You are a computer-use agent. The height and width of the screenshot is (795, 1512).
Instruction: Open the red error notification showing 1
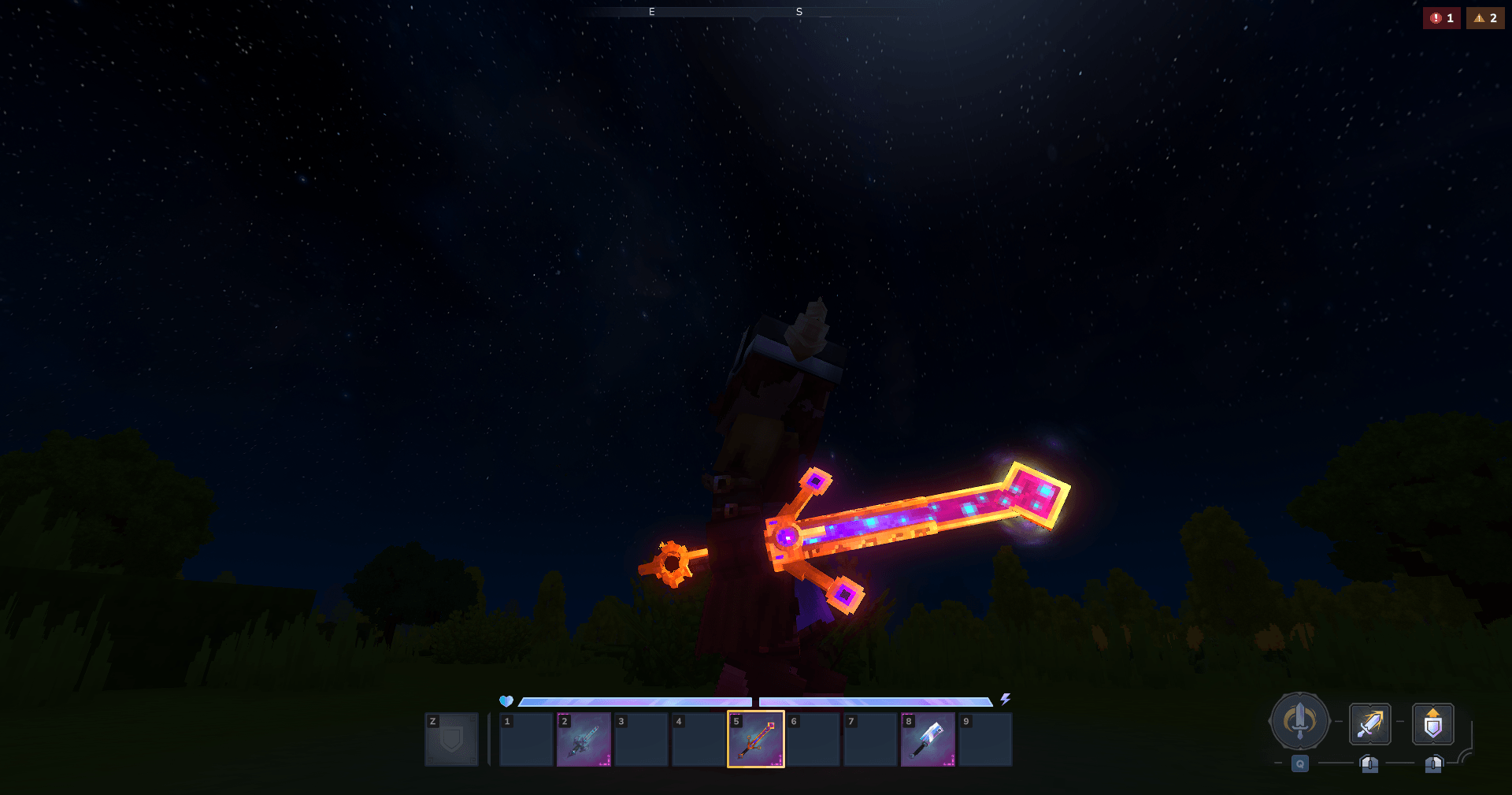click(1441, 17)
